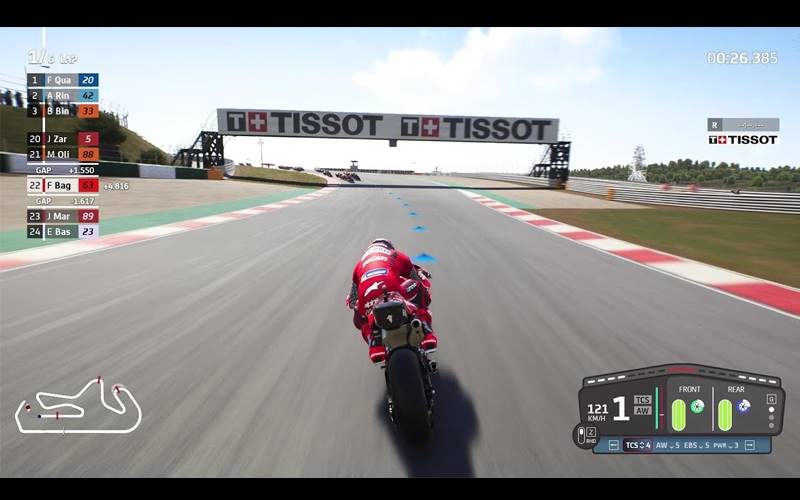Screen dimensions: 800x500
Task: Select A Rin's standings row
Action: click(62, 96)
